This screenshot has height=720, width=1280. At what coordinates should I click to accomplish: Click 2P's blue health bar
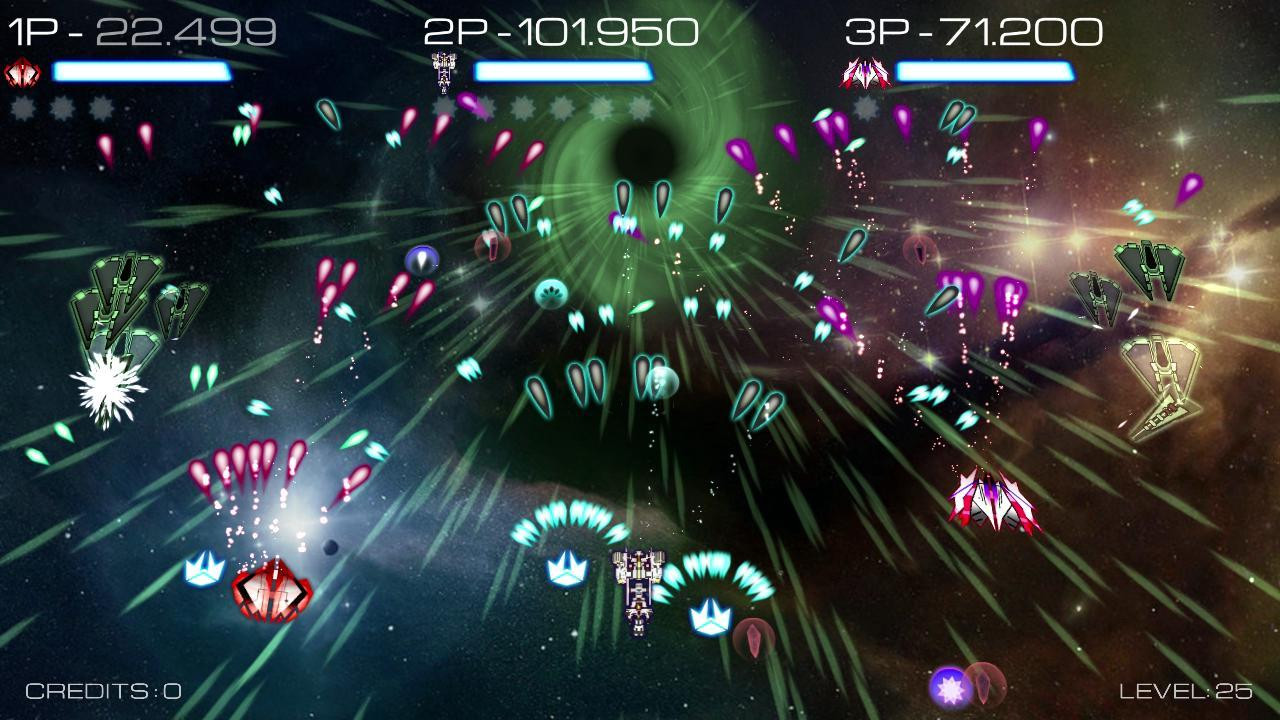(x=565, y=70)
